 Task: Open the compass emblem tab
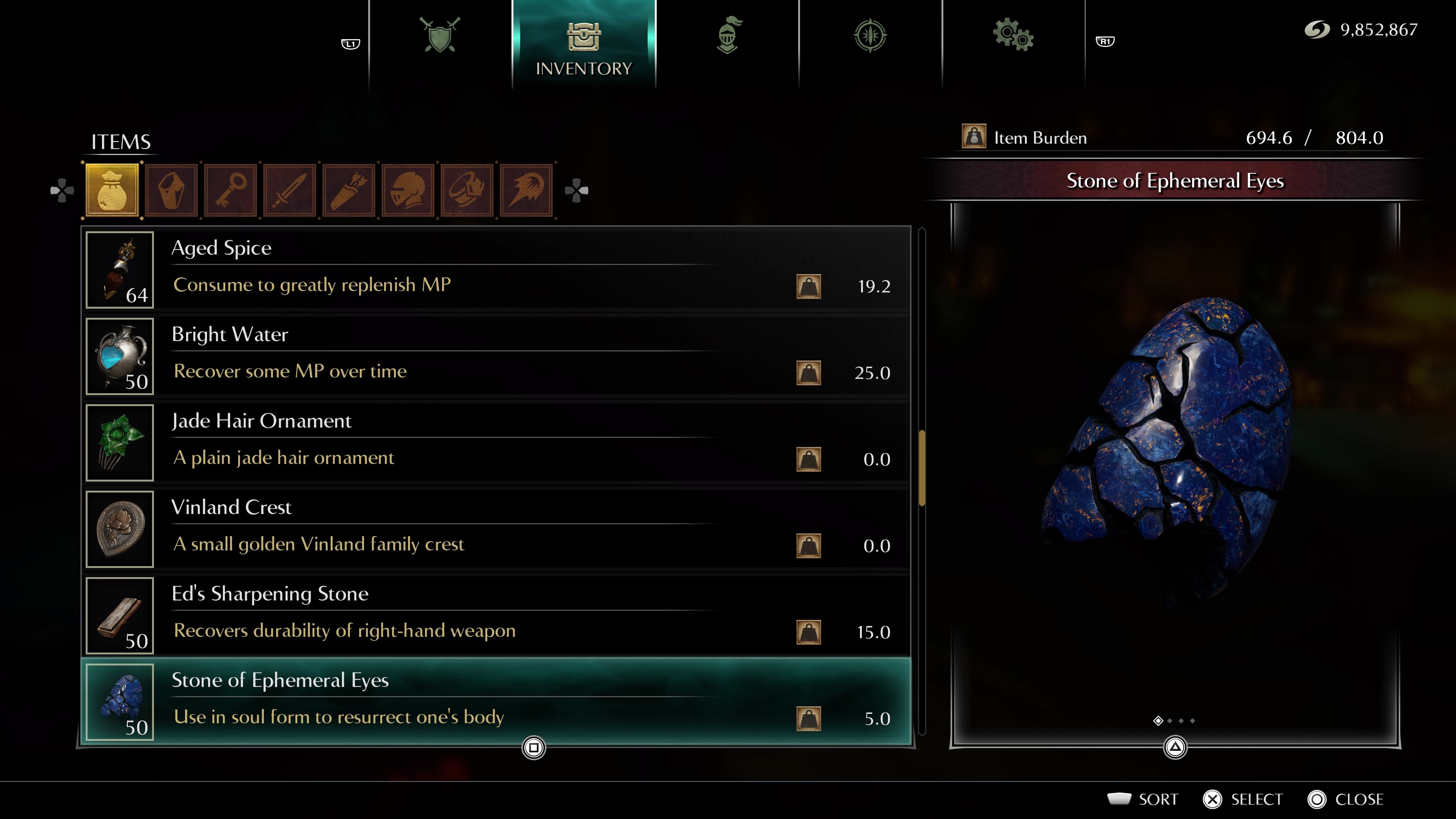pyautogui.click(x=870, y=36)
